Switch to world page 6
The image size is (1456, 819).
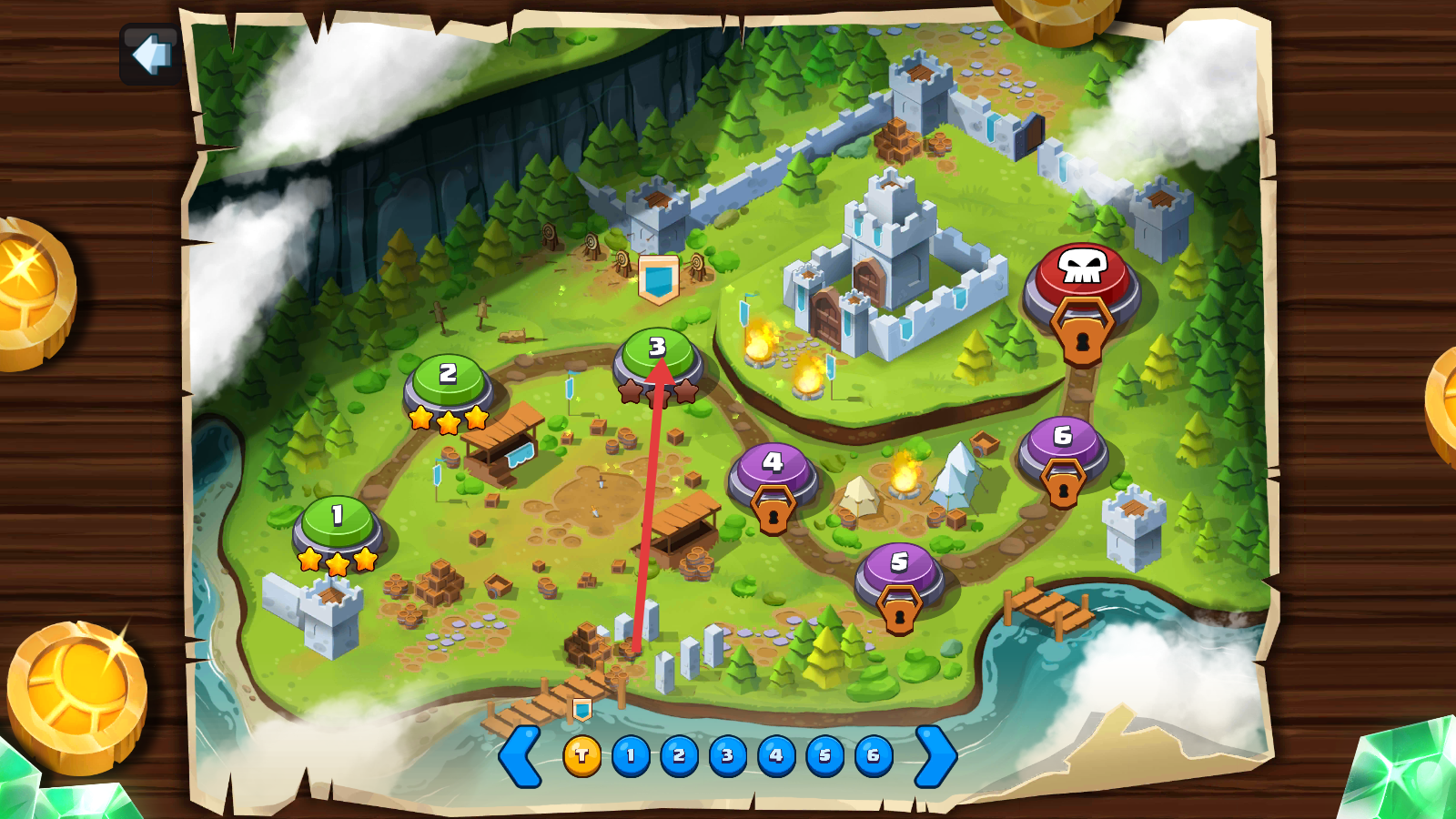point(874,756)
